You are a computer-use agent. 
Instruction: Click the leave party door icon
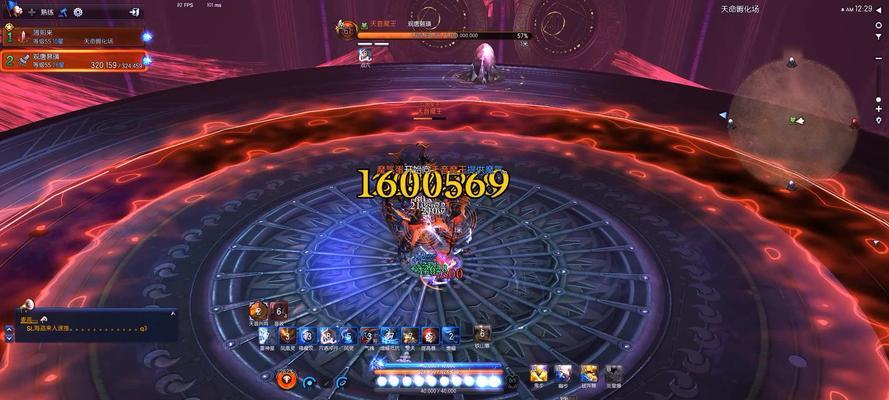click(135, 12)
